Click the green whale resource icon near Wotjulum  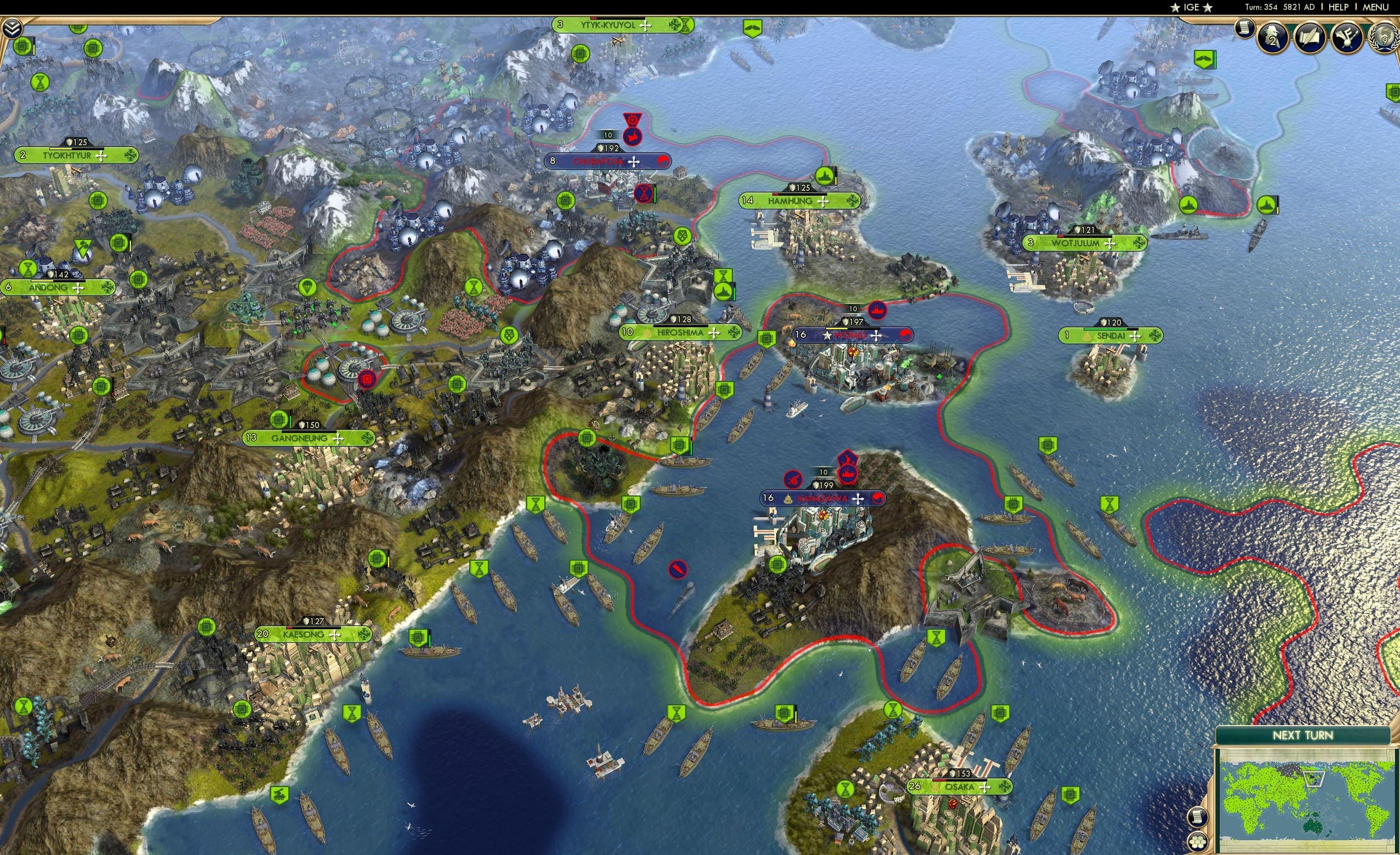click(x=1205, y=60)
